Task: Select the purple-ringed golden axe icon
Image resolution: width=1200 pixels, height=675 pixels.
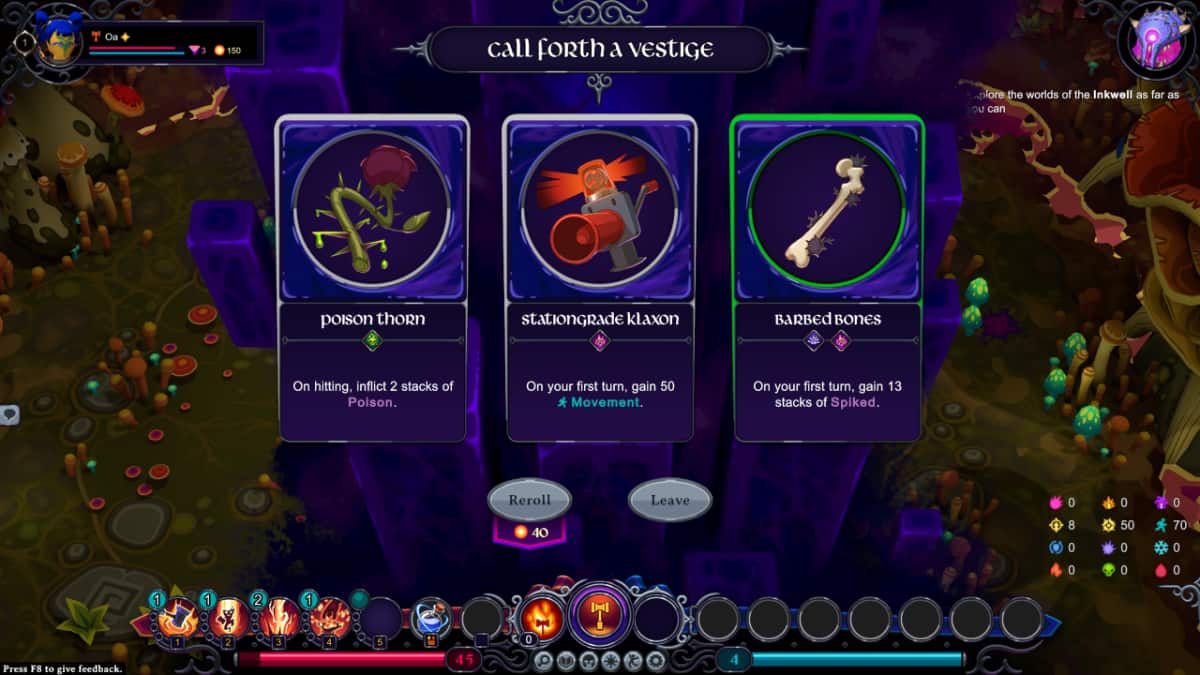Action: pos(599,613)
